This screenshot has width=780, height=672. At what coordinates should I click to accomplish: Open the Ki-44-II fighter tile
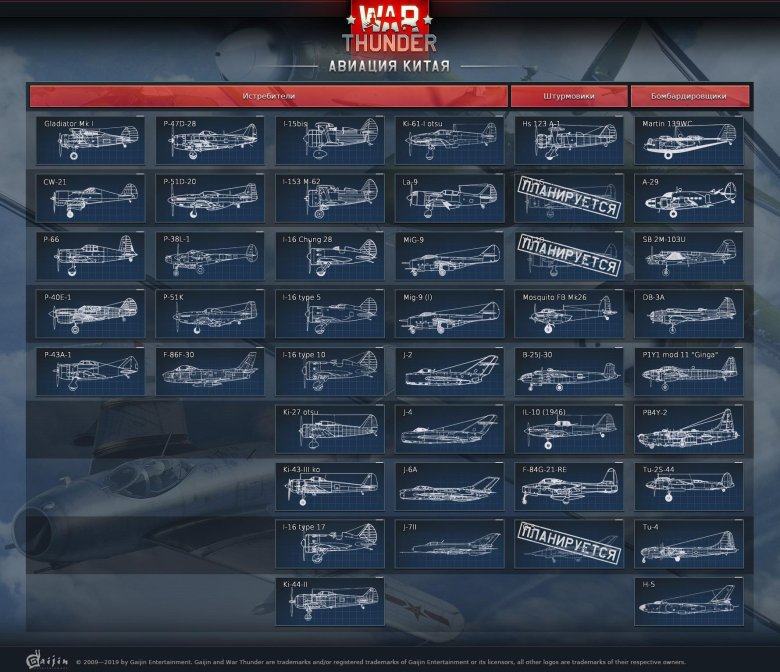coord(330,601)
